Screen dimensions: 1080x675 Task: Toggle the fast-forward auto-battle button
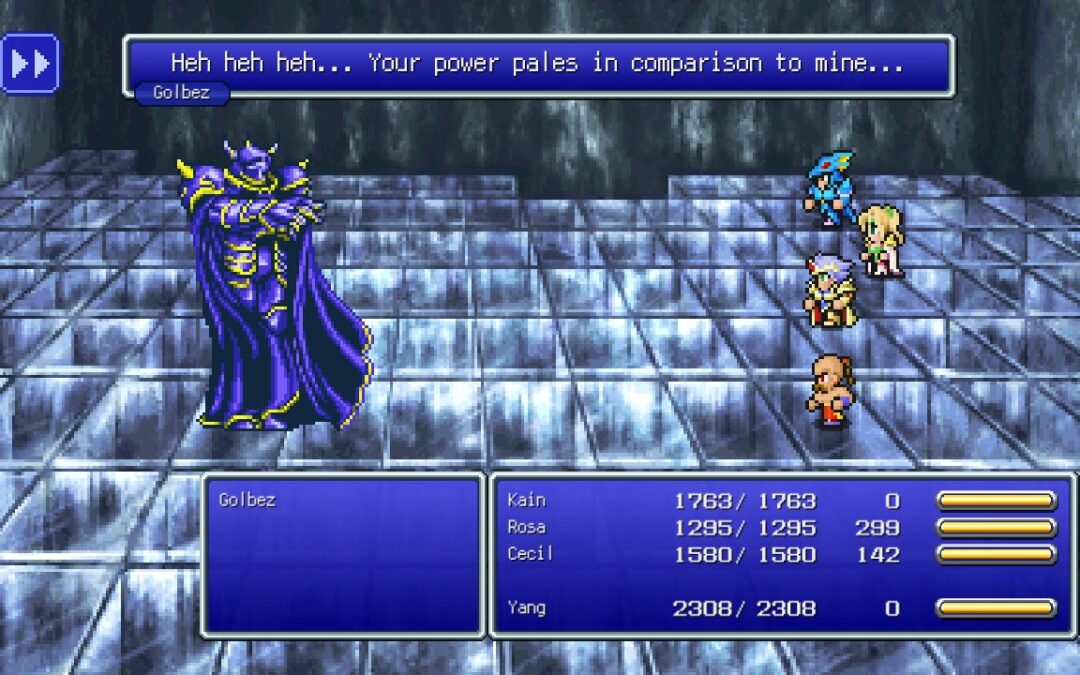coord(30,63)
